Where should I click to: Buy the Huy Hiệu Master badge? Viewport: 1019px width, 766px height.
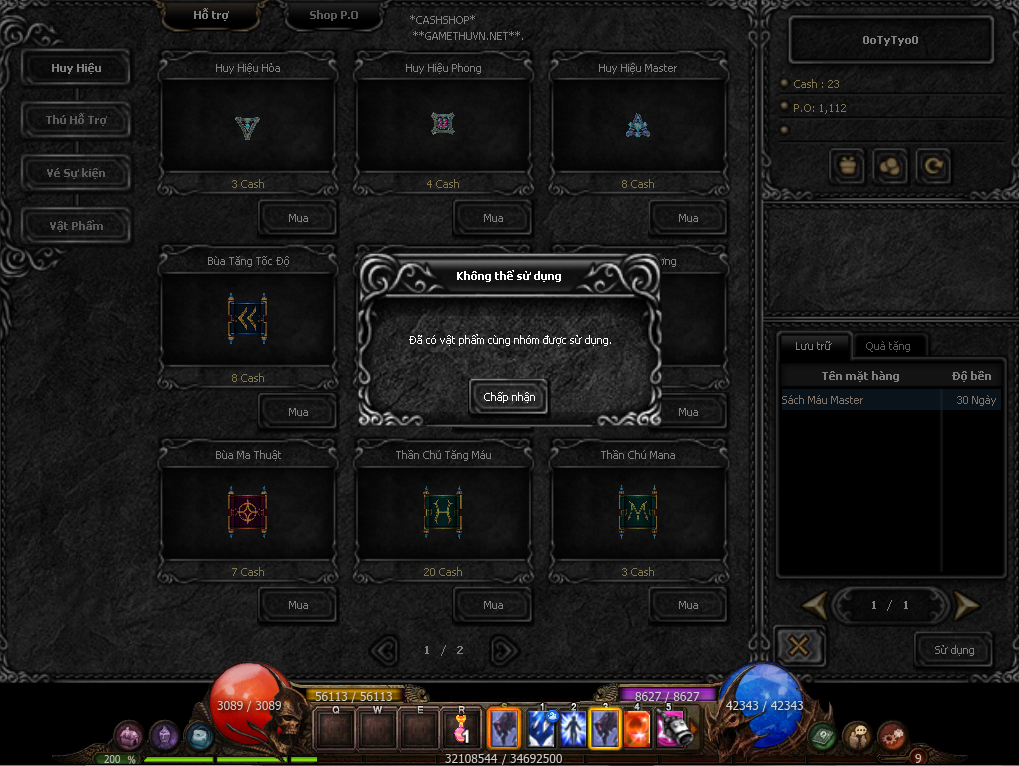[688, 218]
